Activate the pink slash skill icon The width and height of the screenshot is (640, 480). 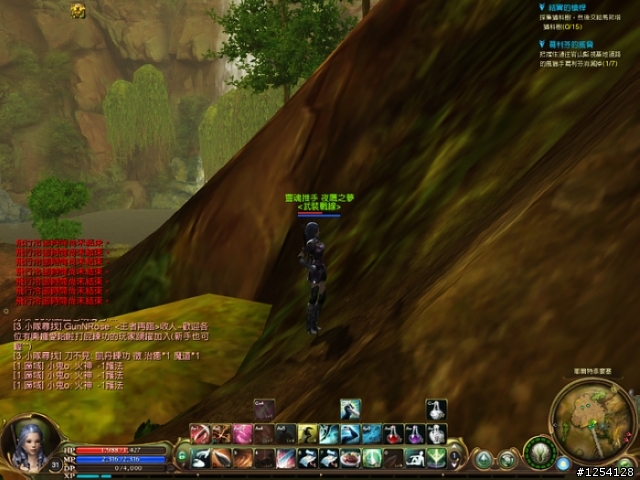(241, 434)
